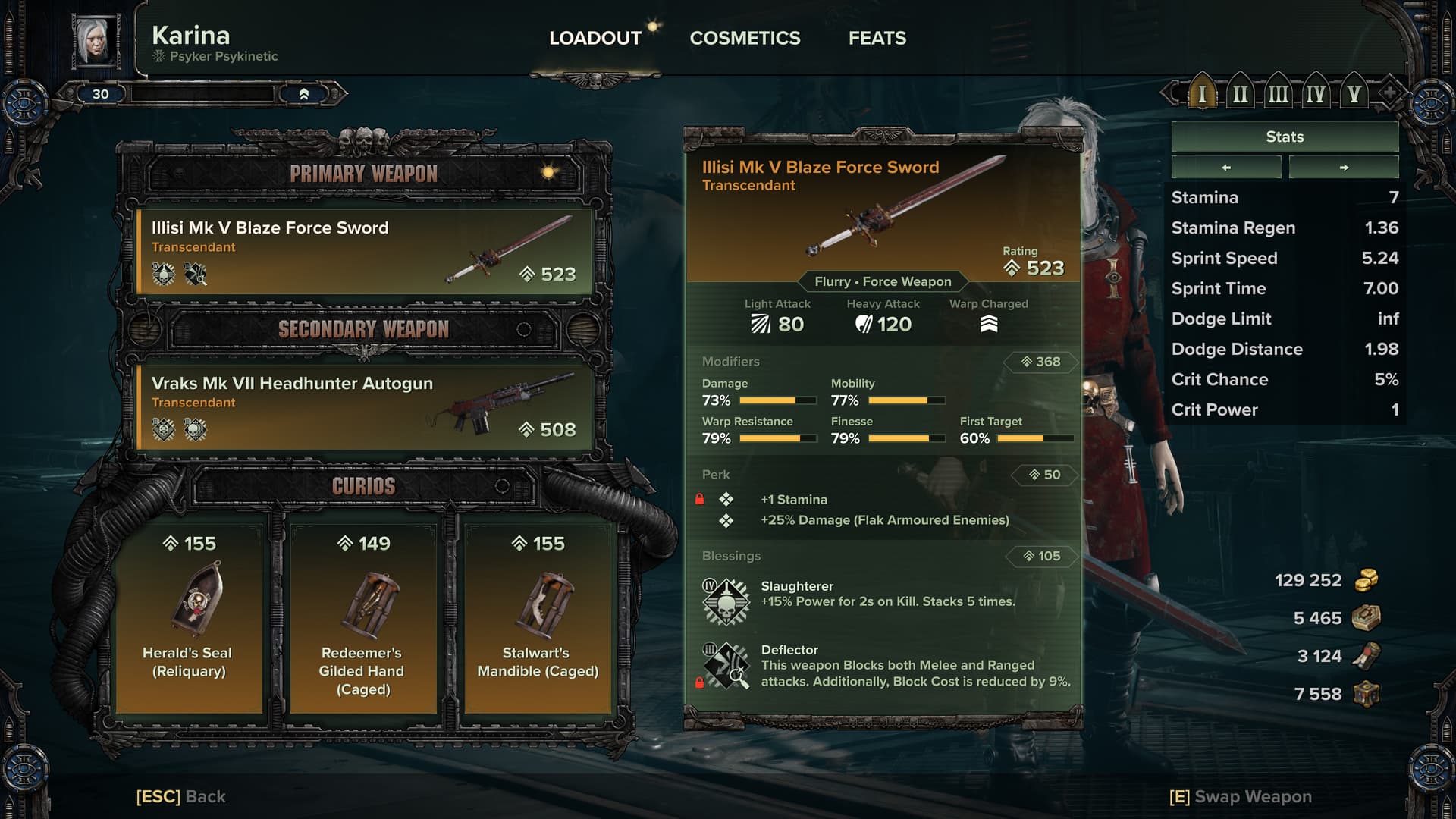Show the previous stats page with left arrow
Viewport: 1456px width, 819px height.
[1226, 167]
